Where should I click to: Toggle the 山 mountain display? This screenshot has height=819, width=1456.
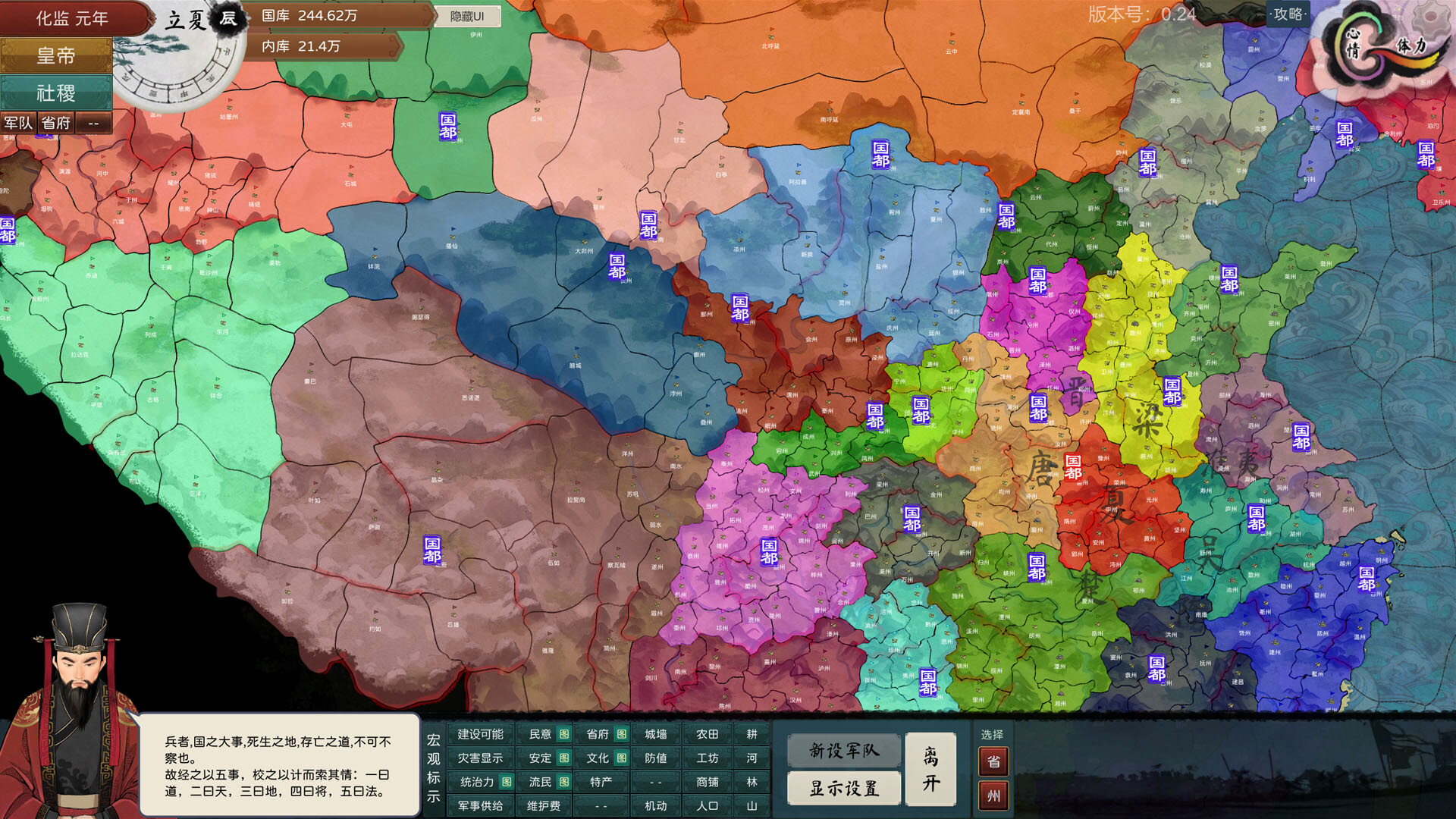click(753, 805)
